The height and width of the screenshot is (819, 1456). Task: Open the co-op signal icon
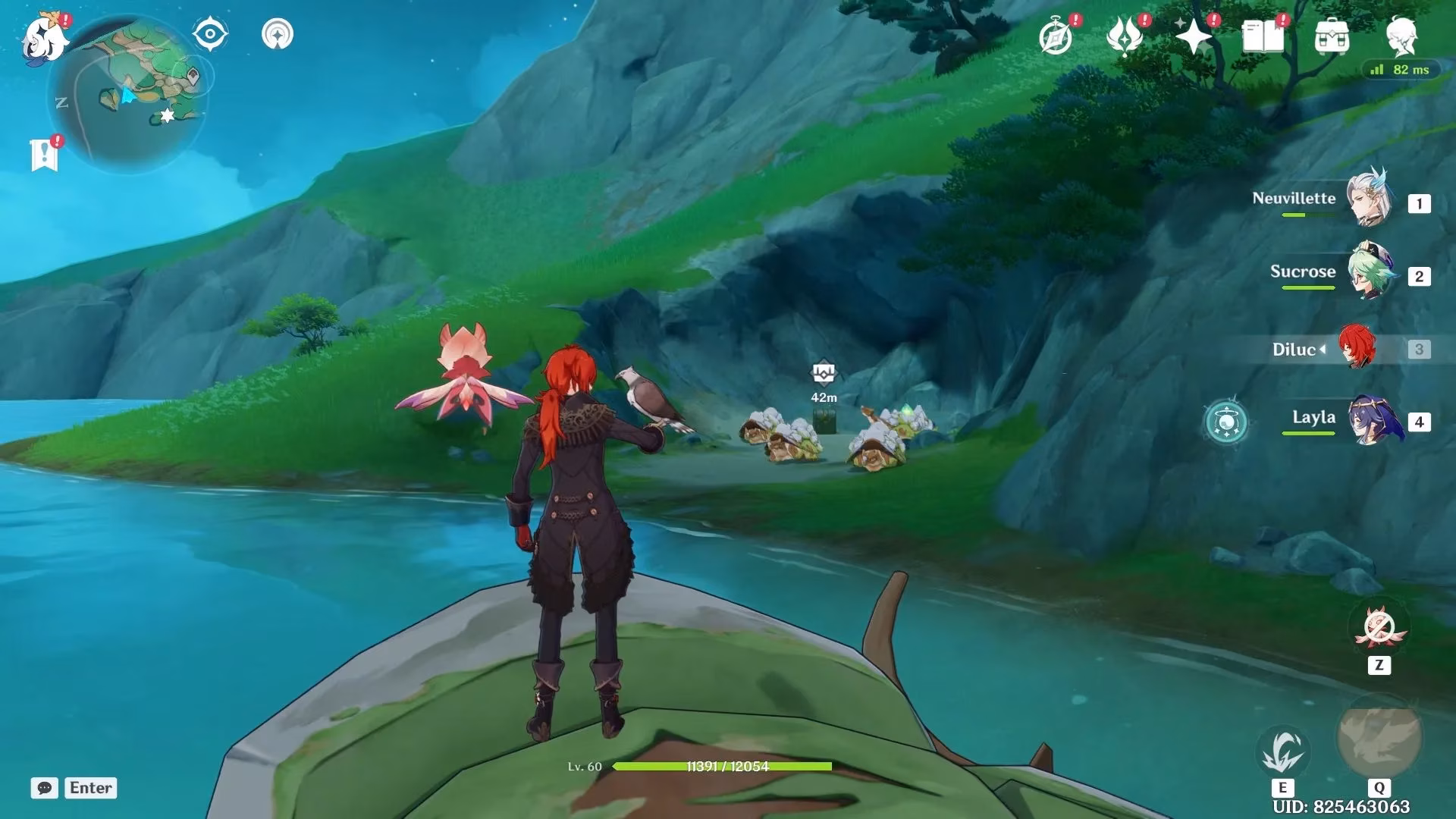[x=278, y=35]
